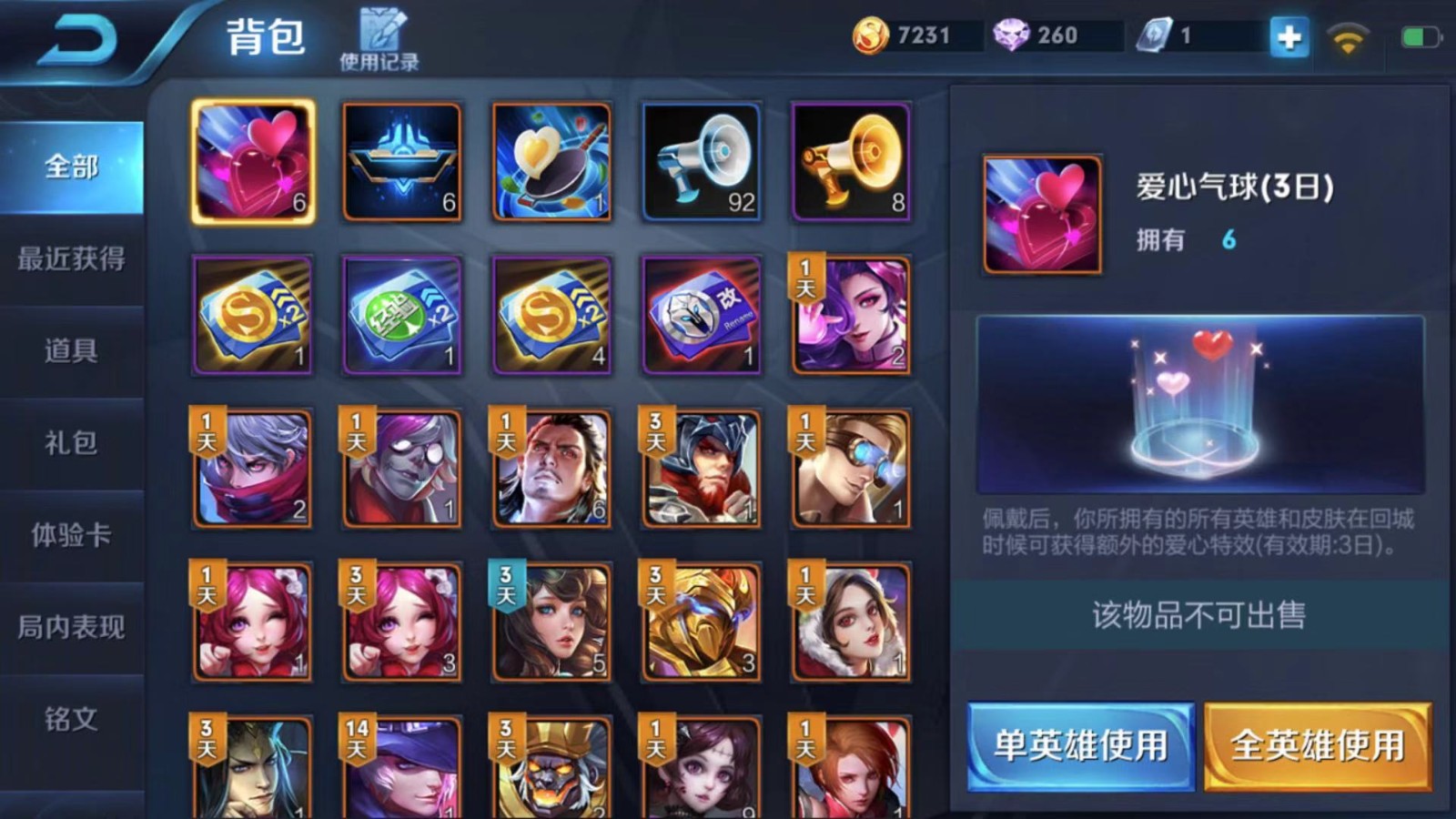1456x819 pixels.
Task: Switch to the 道具 tab
Action: [71, 352]
